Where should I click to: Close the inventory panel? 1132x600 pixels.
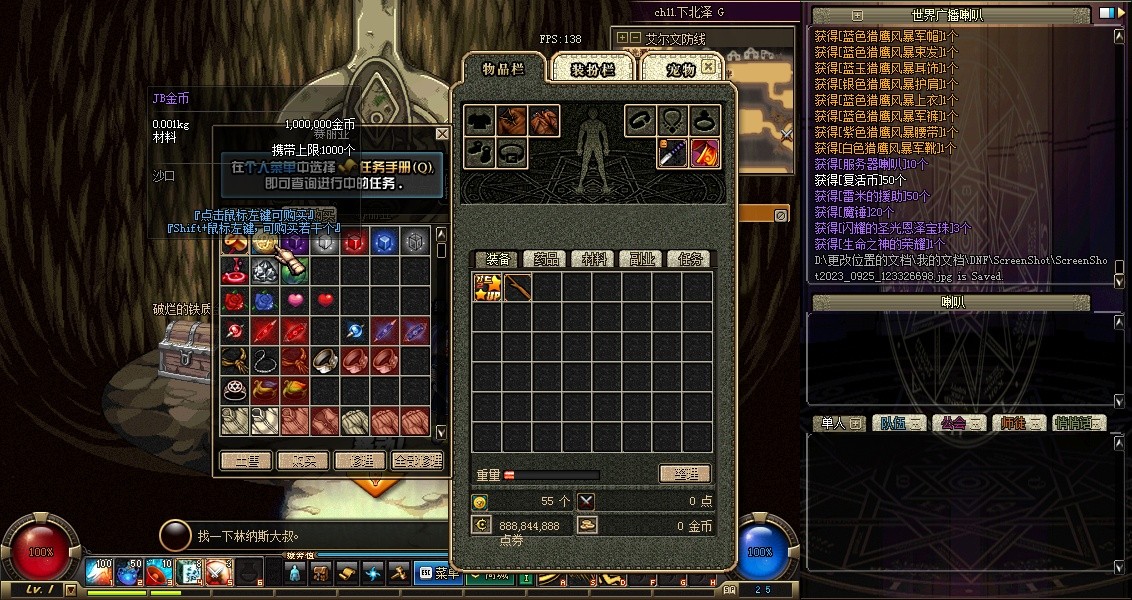(x=708, y=67)
